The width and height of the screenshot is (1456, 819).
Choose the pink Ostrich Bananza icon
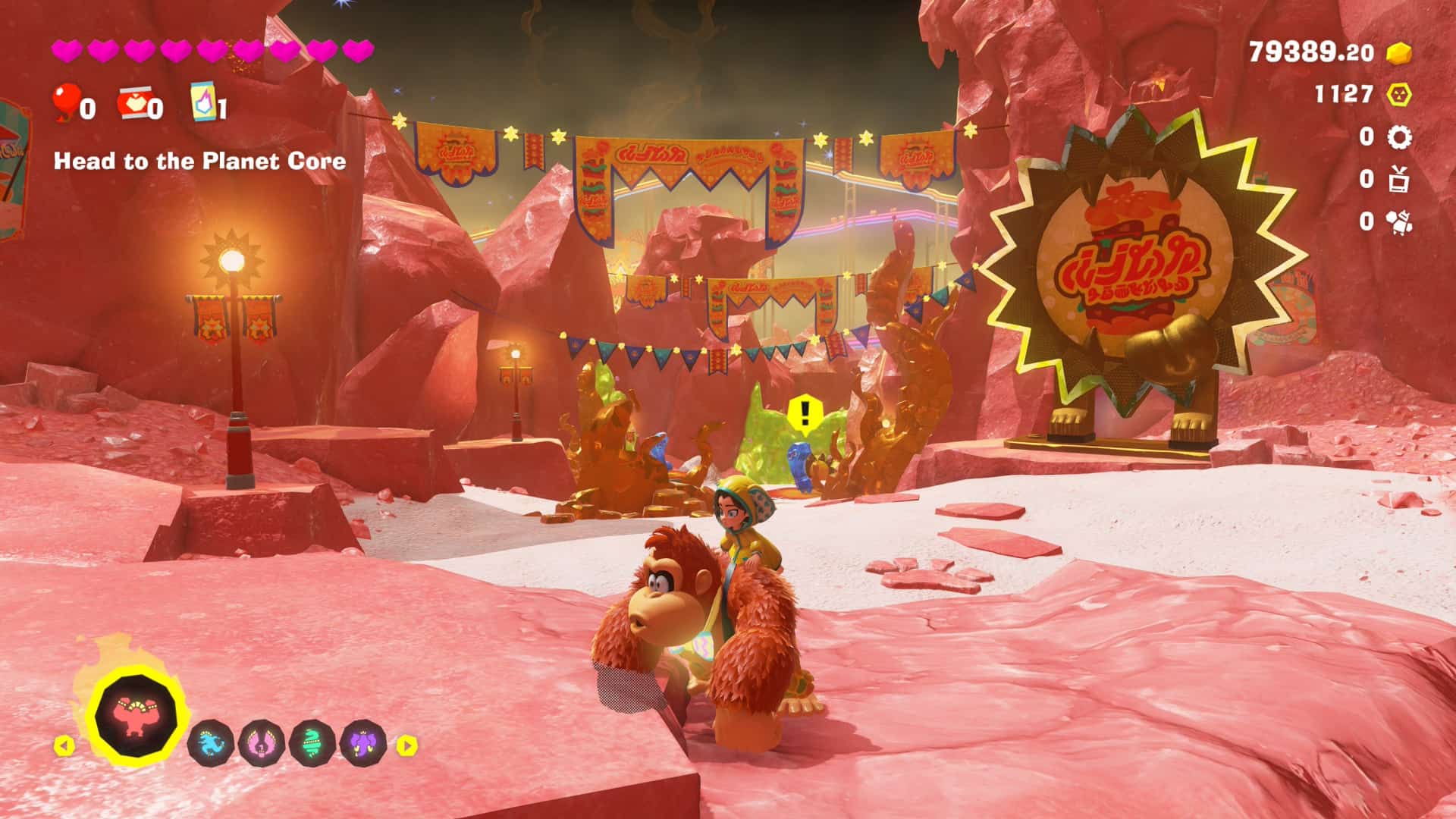[x=262, y=743]
